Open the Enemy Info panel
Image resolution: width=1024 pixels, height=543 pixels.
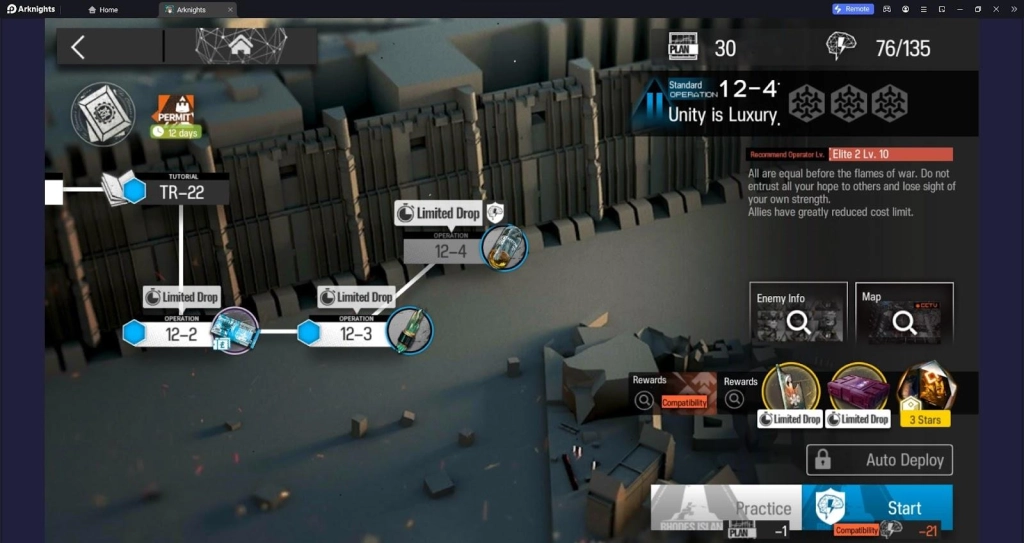pos(797,314)
